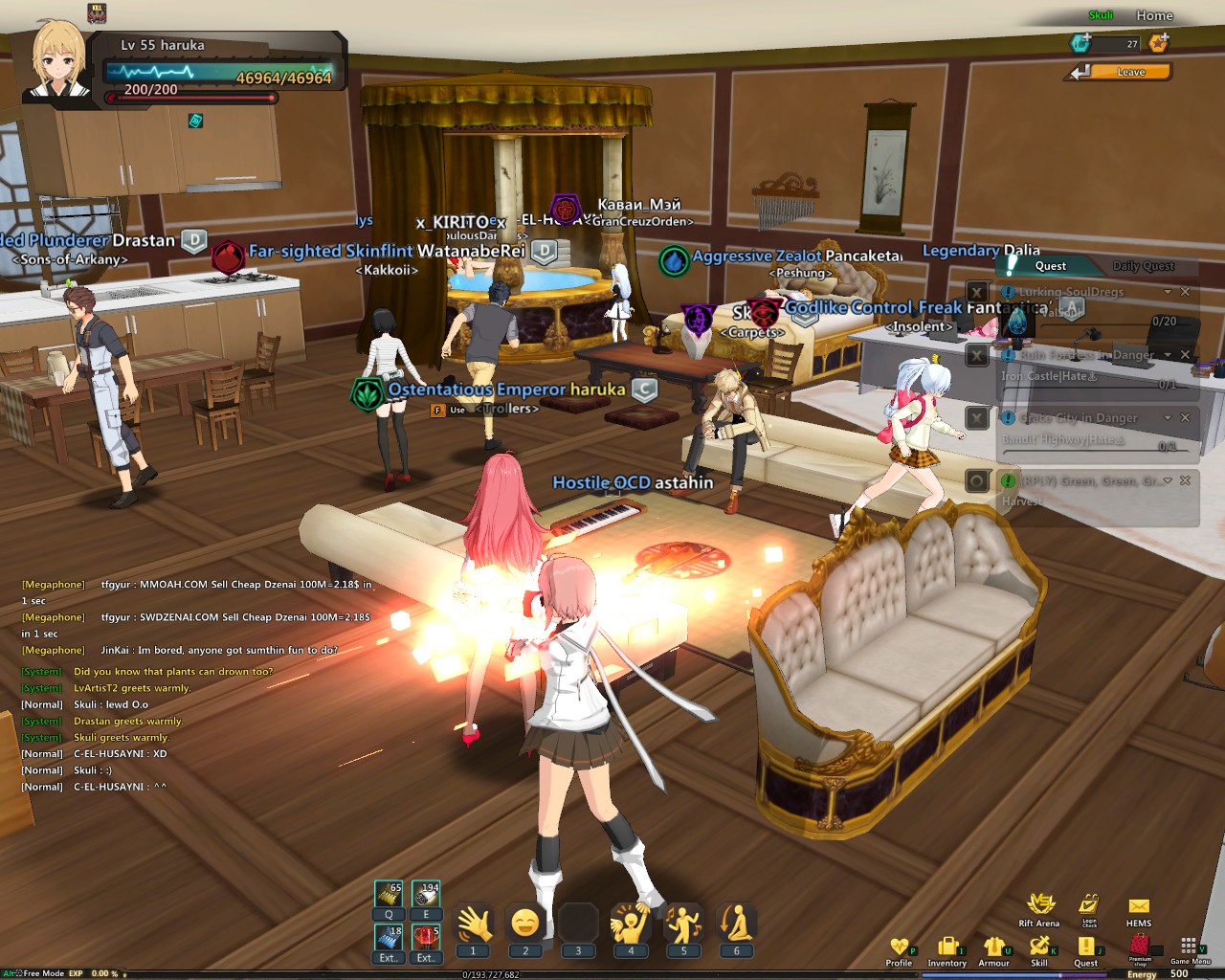Activate the dancing figure emote
The image size is (1225, 980).
pyautogui.click(x=683, y=924)
